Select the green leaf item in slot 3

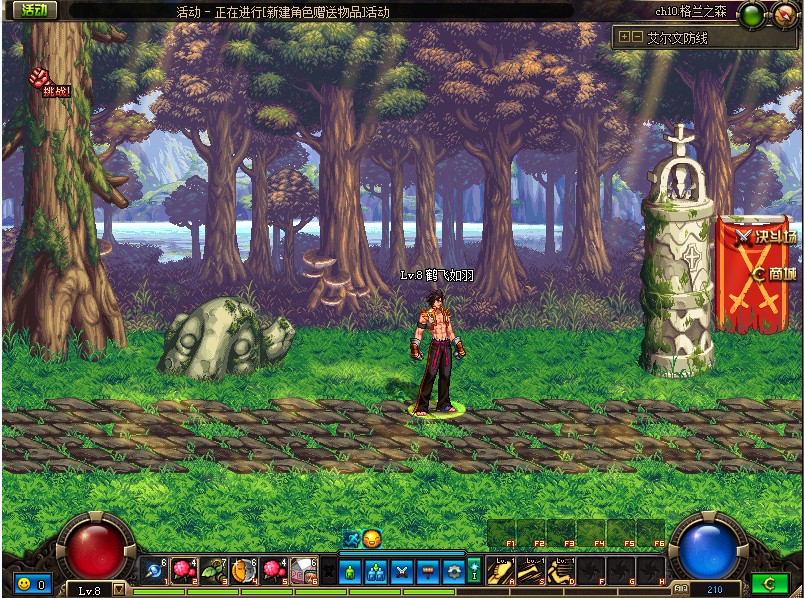[213, 570]
